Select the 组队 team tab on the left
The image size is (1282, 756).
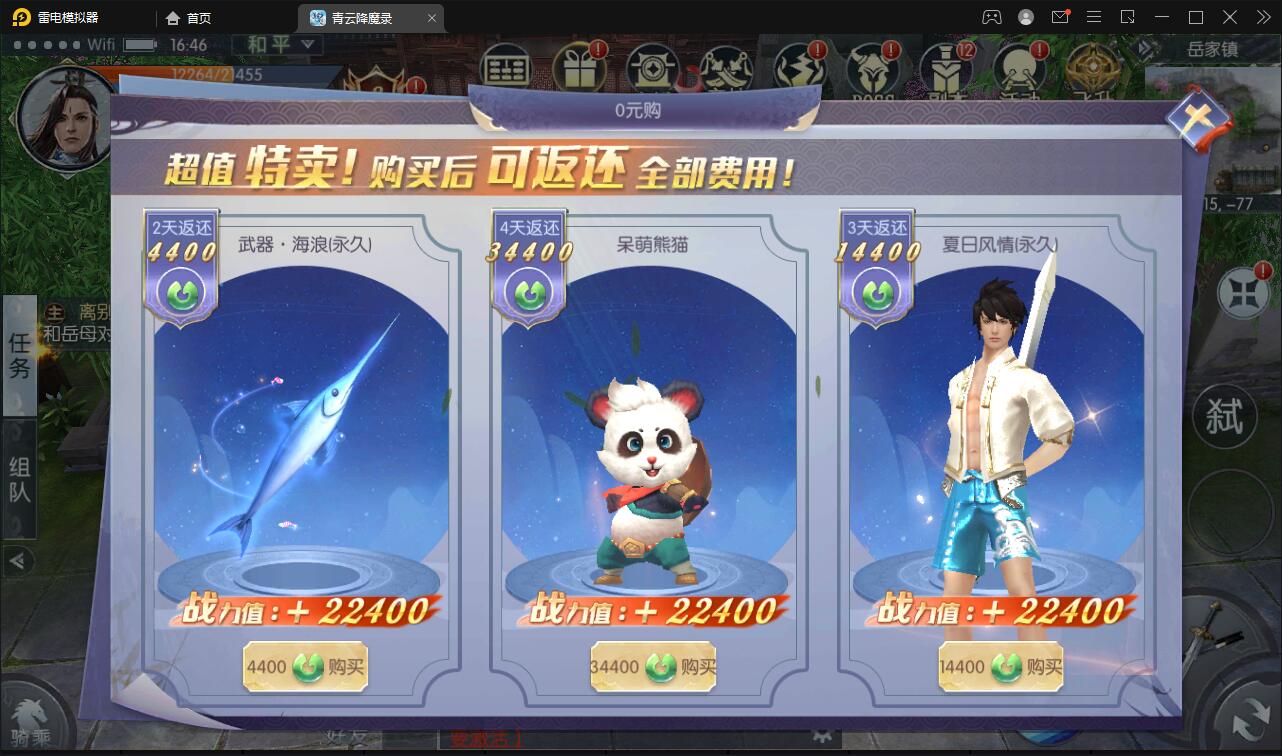pos(20,470)
